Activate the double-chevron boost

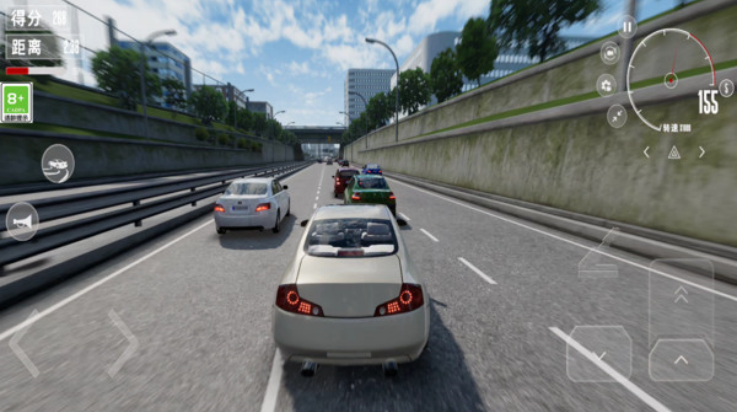click(x=681, y=294)
